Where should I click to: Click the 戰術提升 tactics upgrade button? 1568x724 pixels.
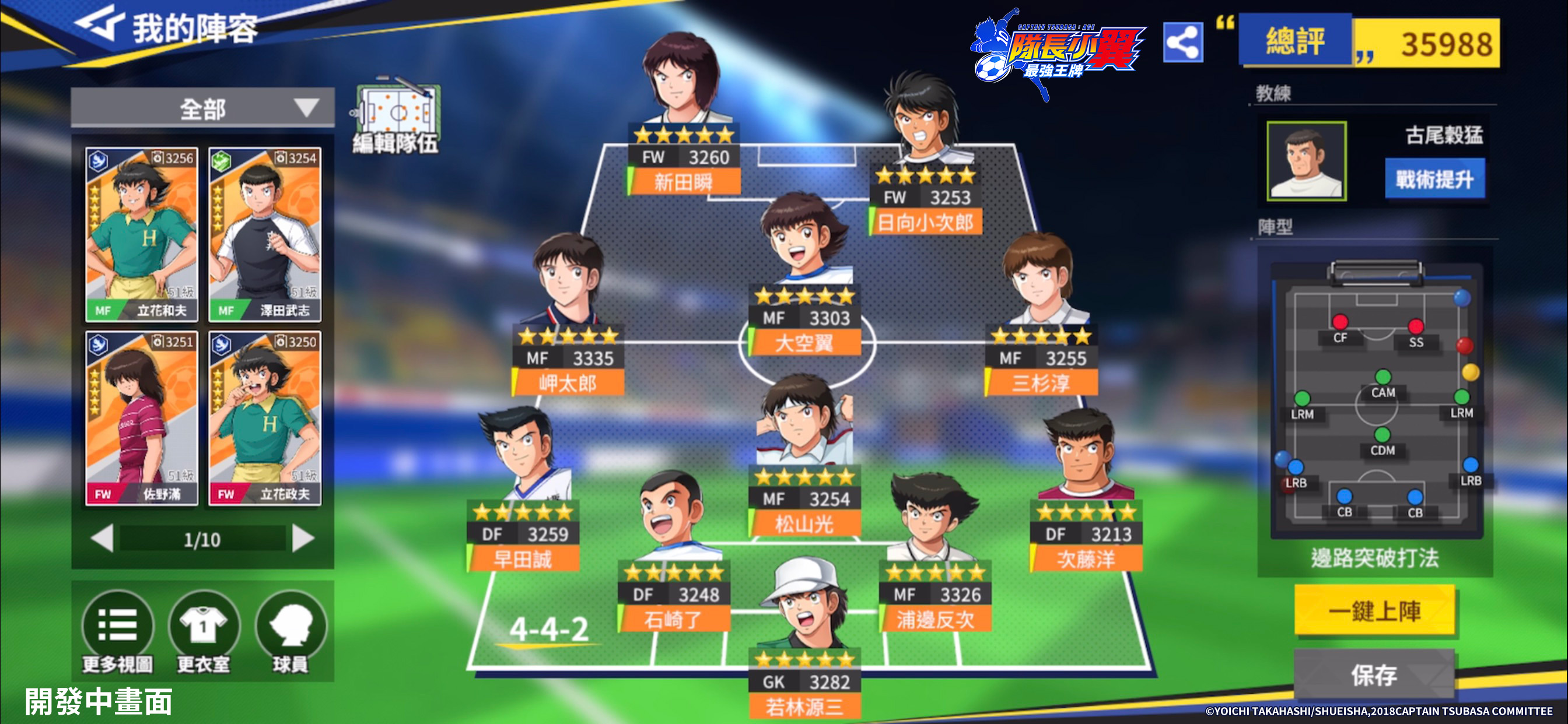click(1434, 179)
